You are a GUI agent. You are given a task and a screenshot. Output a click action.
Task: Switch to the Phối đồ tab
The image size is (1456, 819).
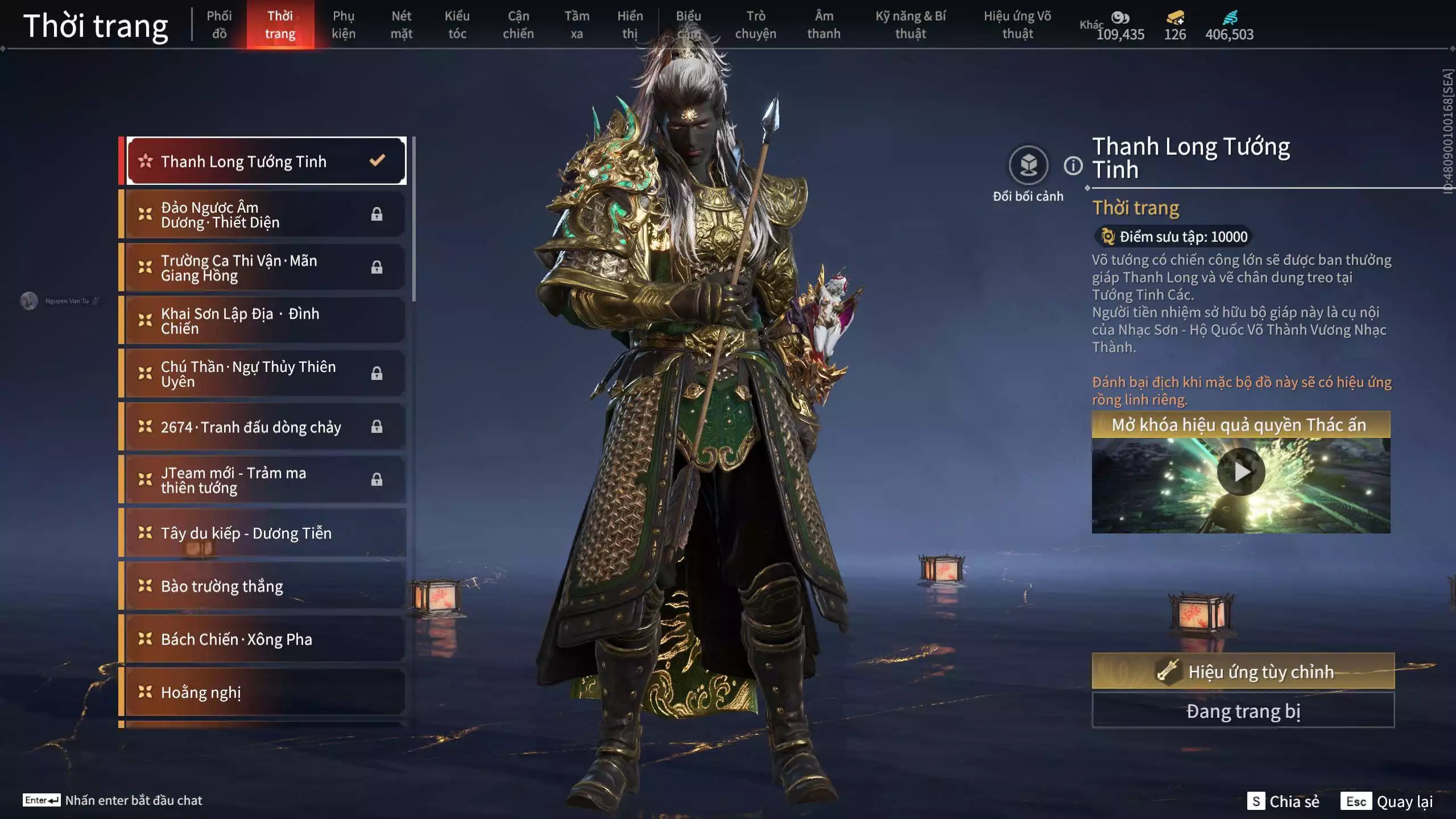tap(219, 24)
